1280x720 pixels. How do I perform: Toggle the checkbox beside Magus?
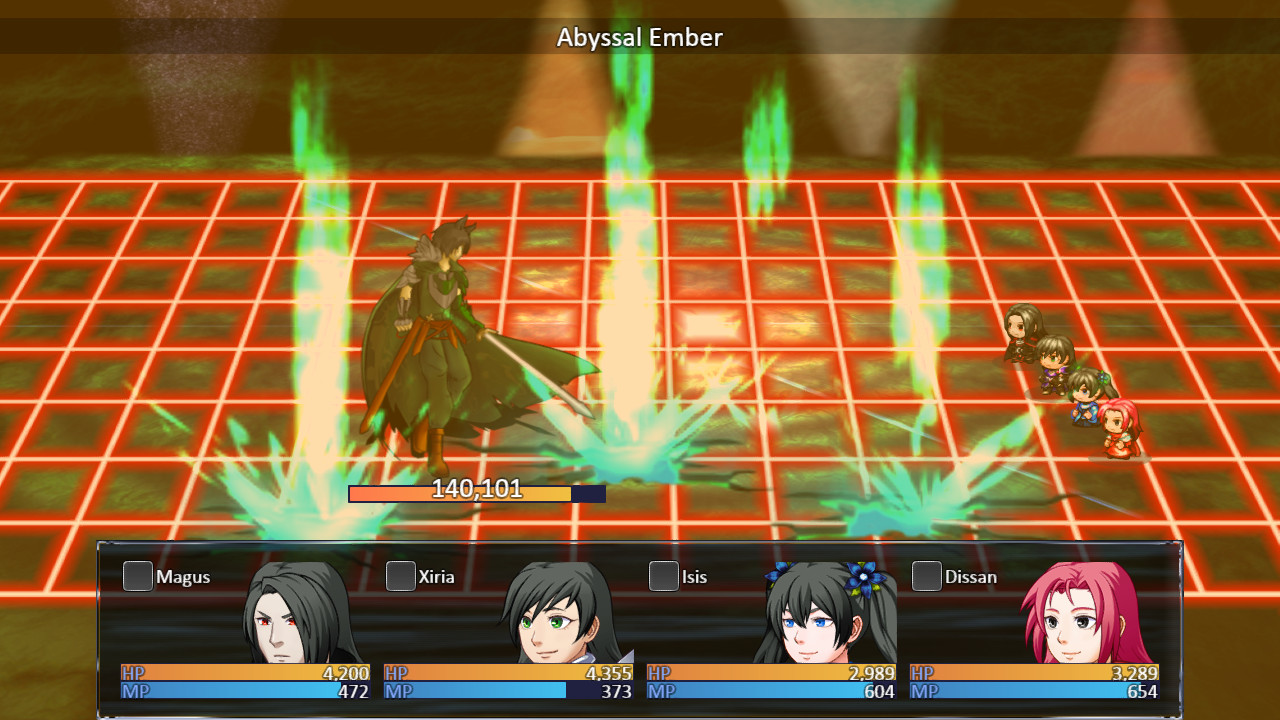tap(137, 576)
